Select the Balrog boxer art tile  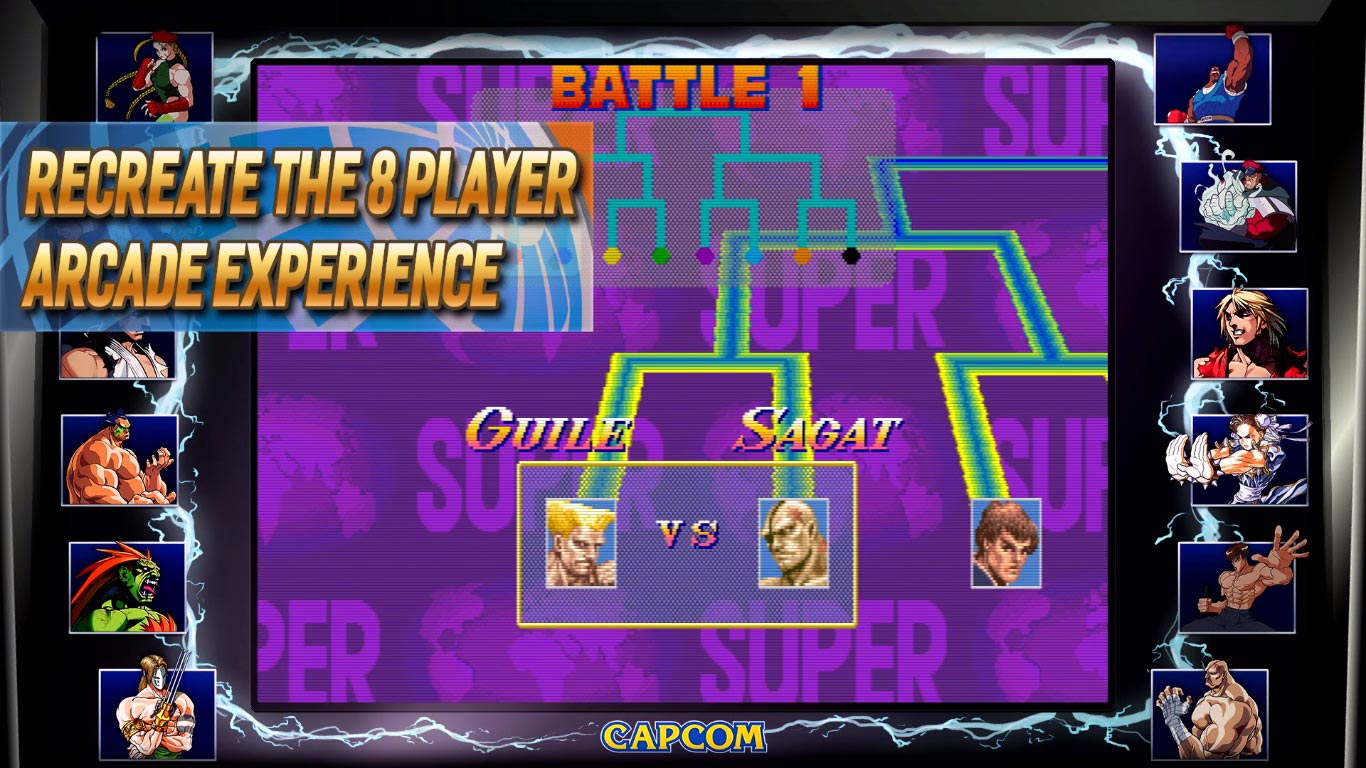(1212, 79)
